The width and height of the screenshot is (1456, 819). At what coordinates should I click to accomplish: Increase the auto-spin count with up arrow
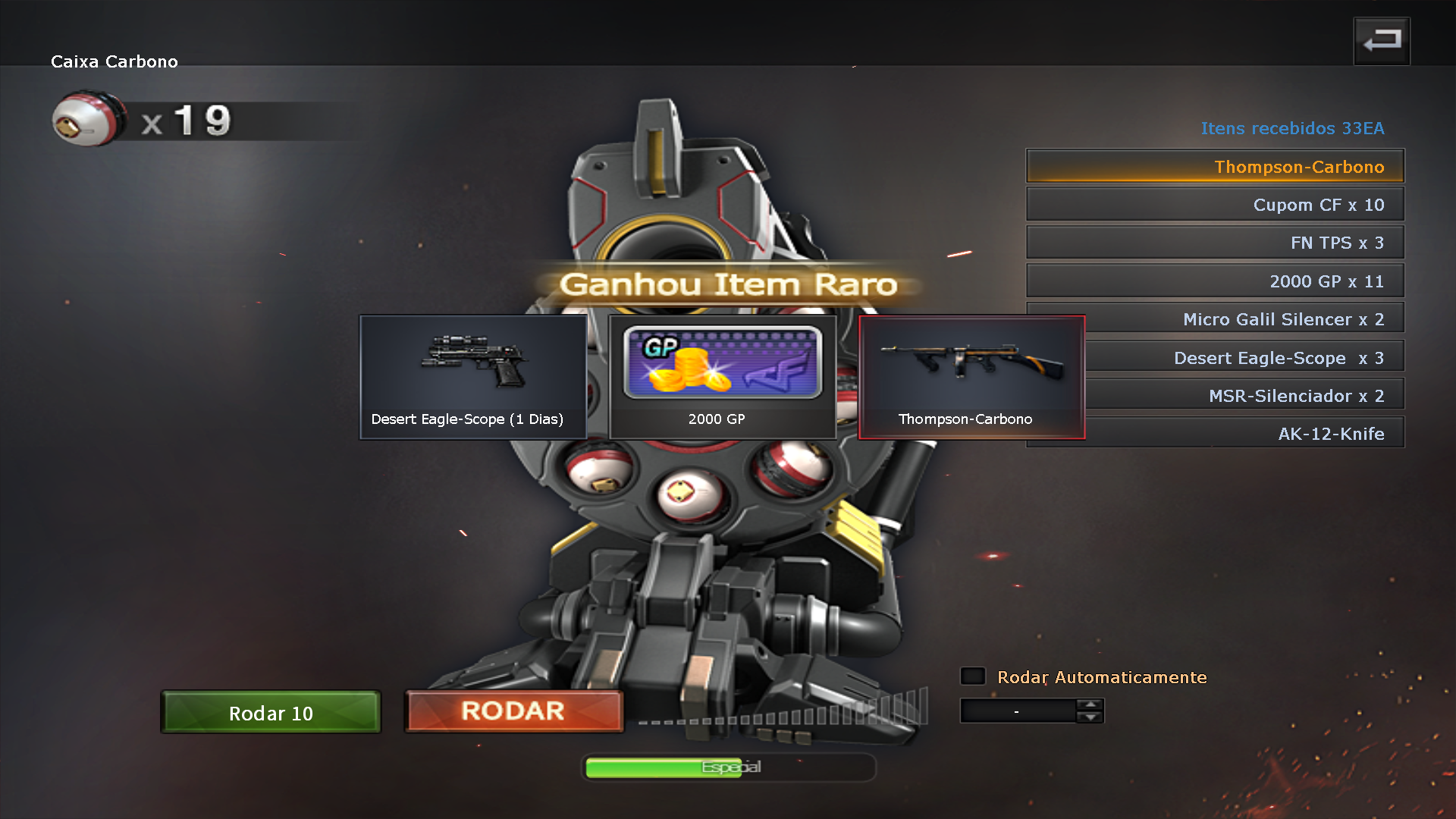click(x=1090, y=704)
